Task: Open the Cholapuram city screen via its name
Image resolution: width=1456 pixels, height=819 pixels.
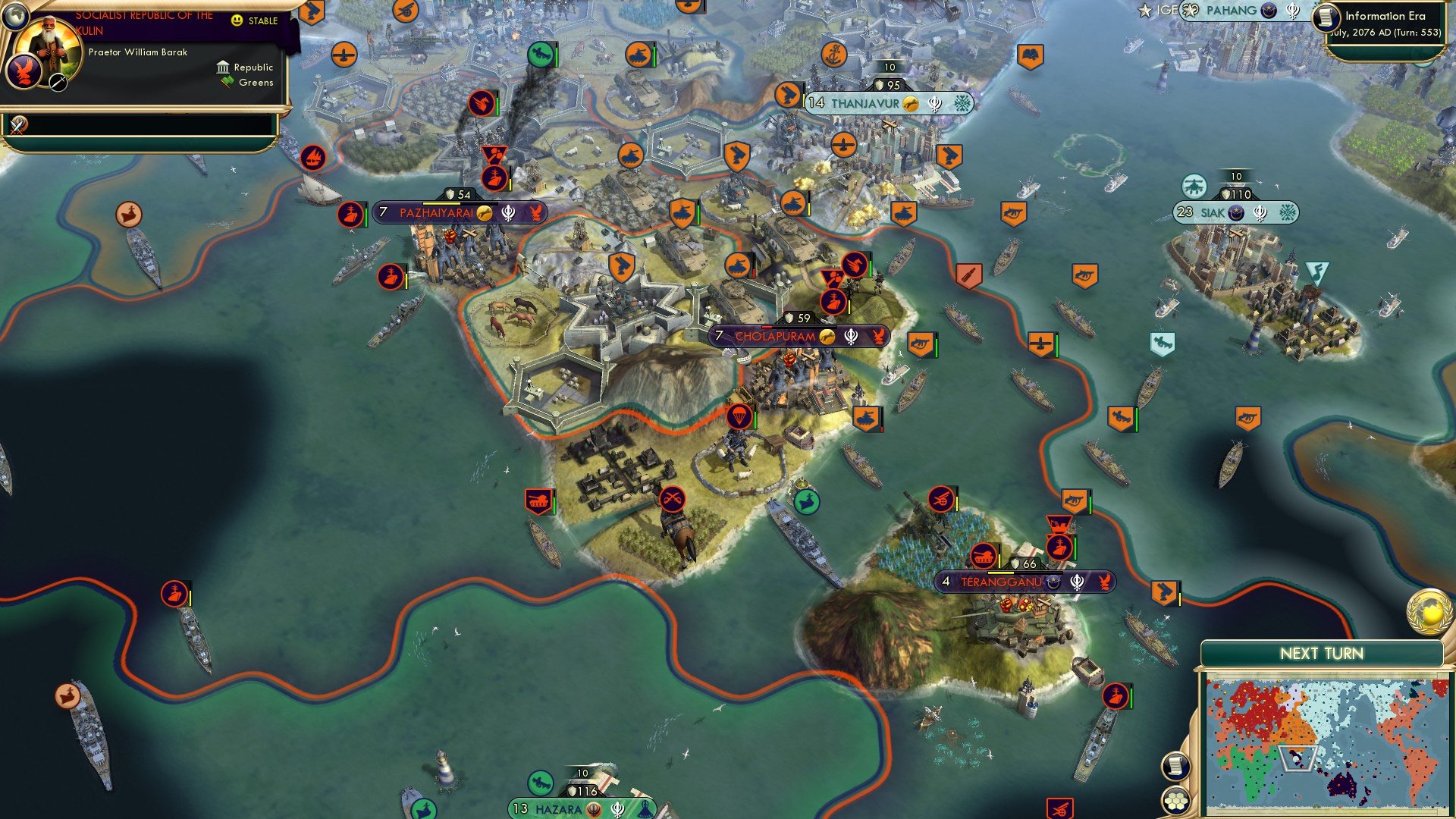Action: 775,334
